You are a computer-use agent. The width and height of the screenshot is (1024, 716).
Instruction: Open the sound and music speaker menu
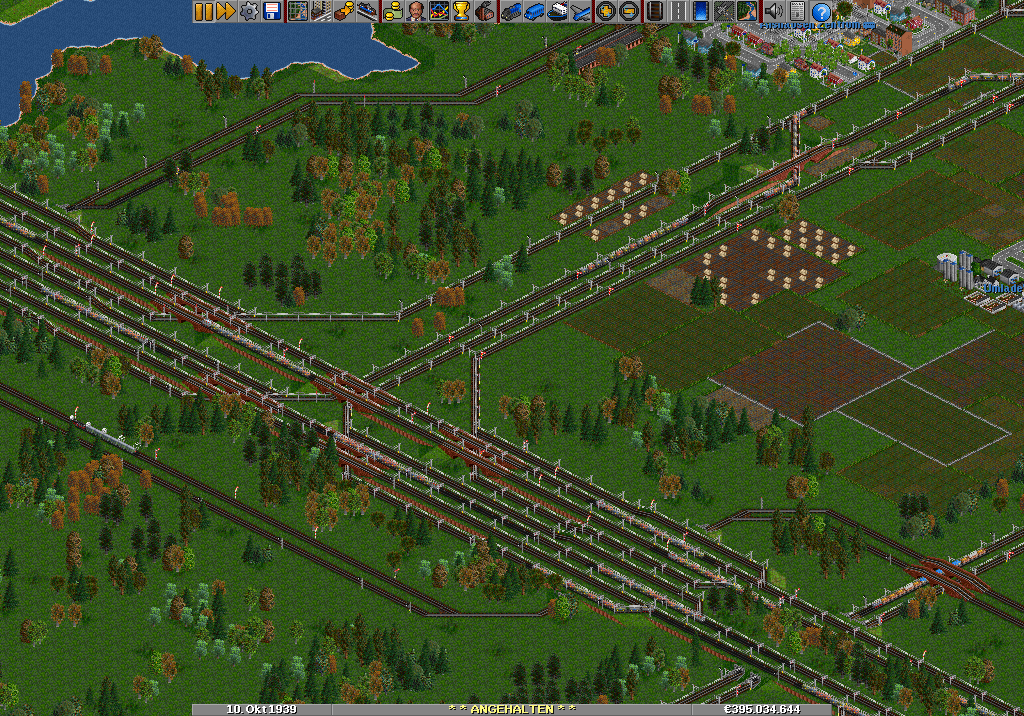tap(773, 11)
